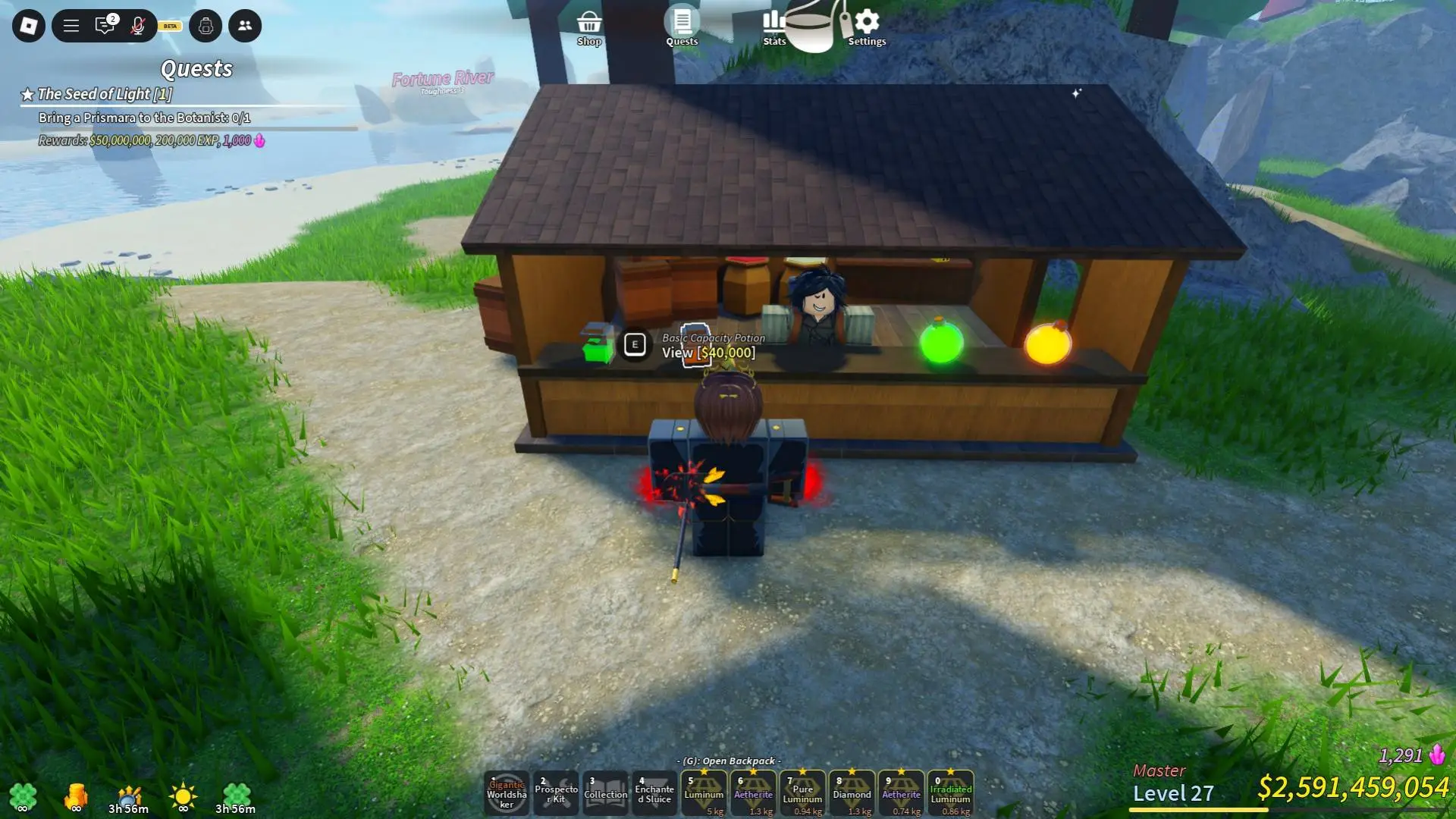Select the green potion on the counter
The image size is (1456, 819).
click(x=941, y=345)
